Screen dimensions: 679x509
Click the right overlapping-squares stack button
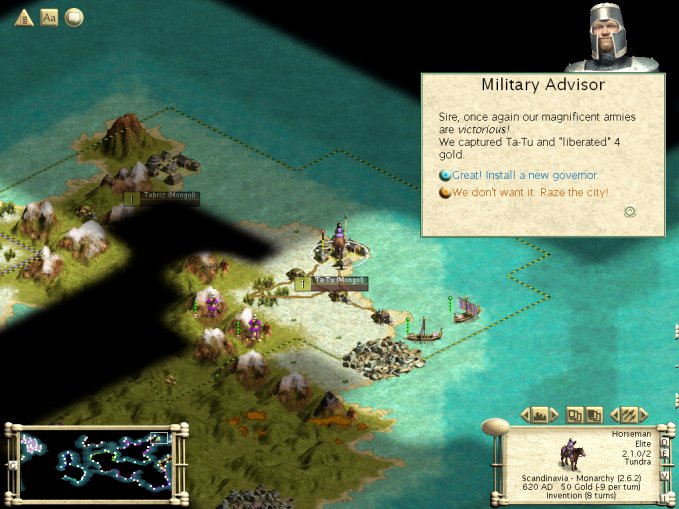pyautogui.click(x=594, y=414)
